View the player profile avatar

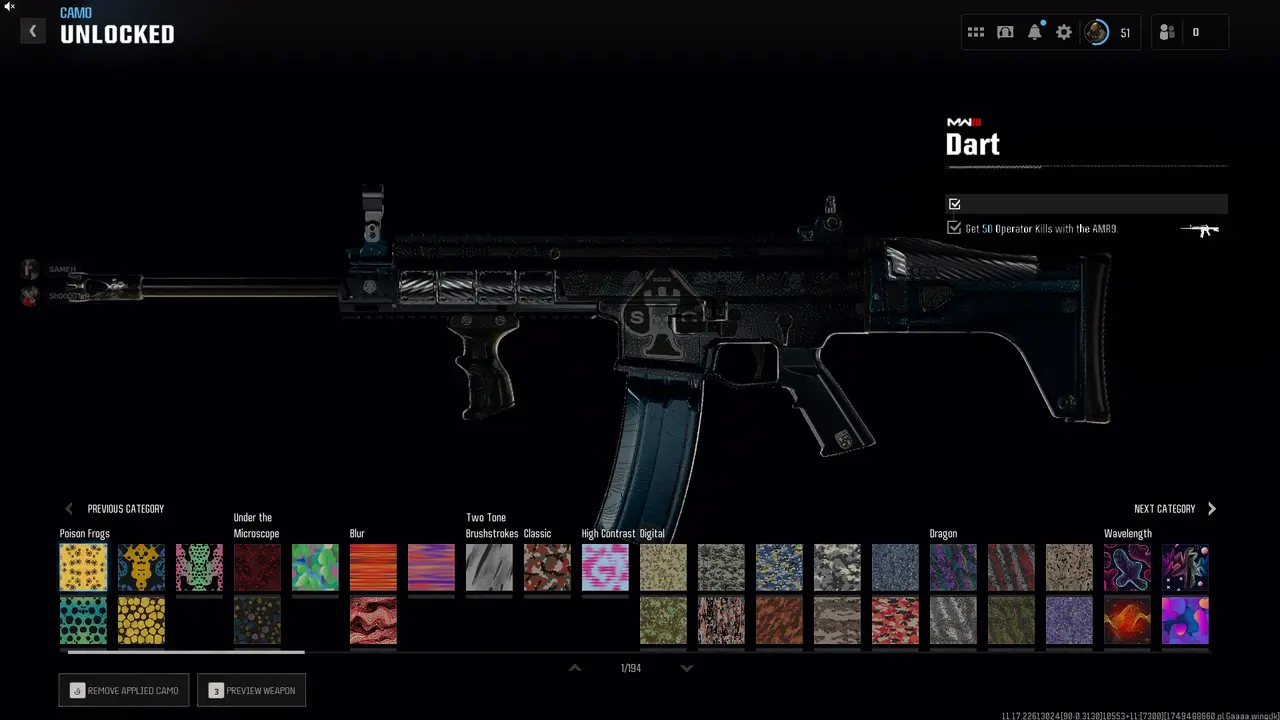point(1097,32)
